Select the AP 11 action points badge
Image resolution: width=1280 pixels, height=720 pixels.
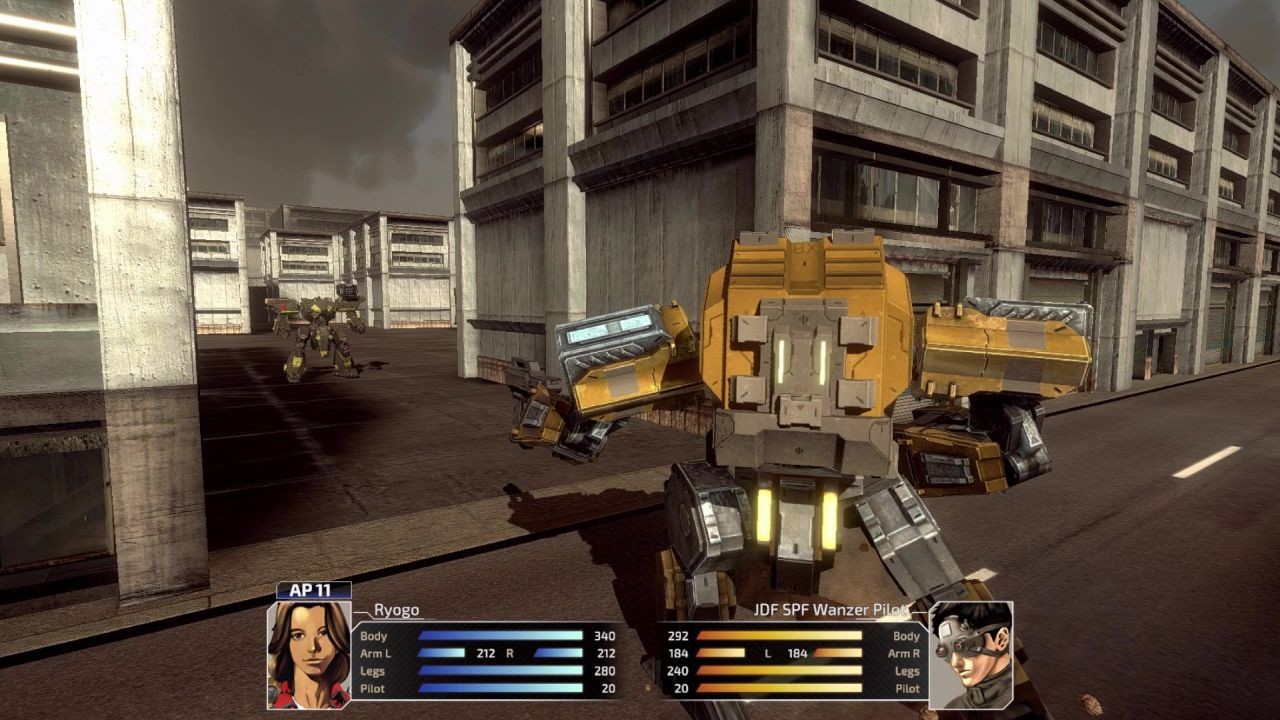(312, 592)
